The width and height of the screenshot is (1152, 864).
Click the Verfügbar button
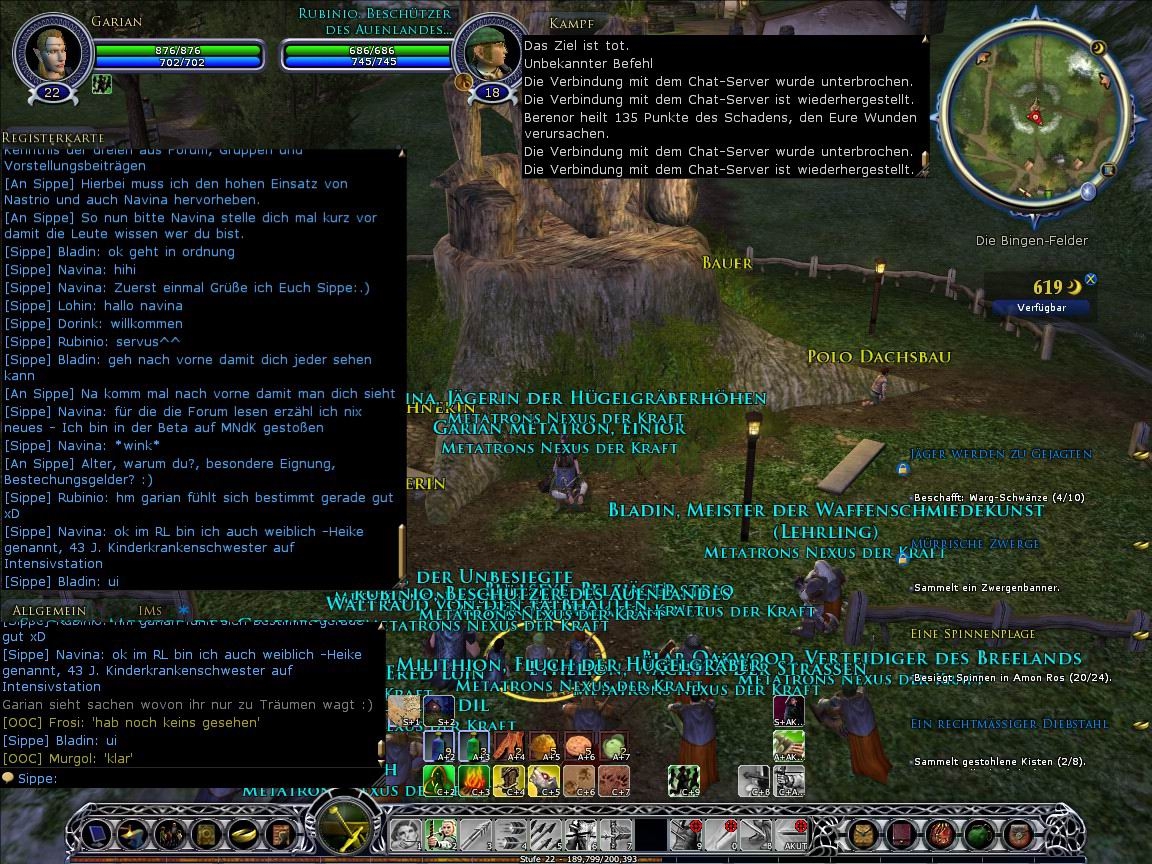(1042, 308)
